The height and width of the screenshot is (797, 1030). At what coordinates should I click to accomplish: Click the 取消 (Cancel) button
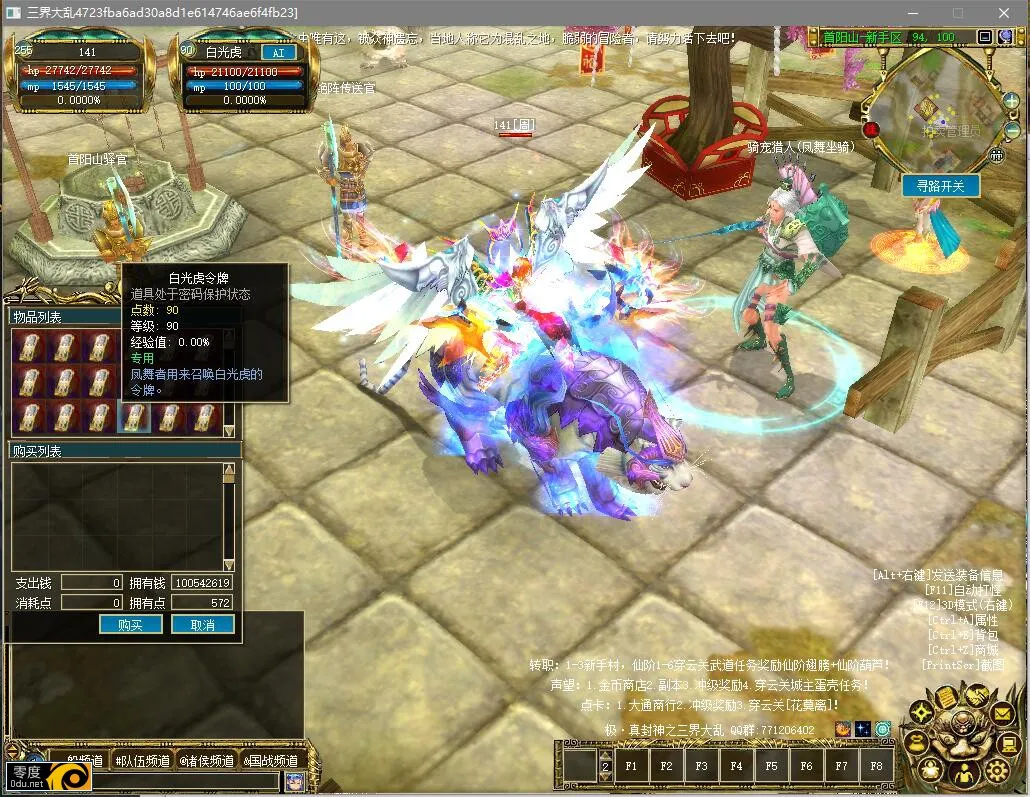[203, 624]
